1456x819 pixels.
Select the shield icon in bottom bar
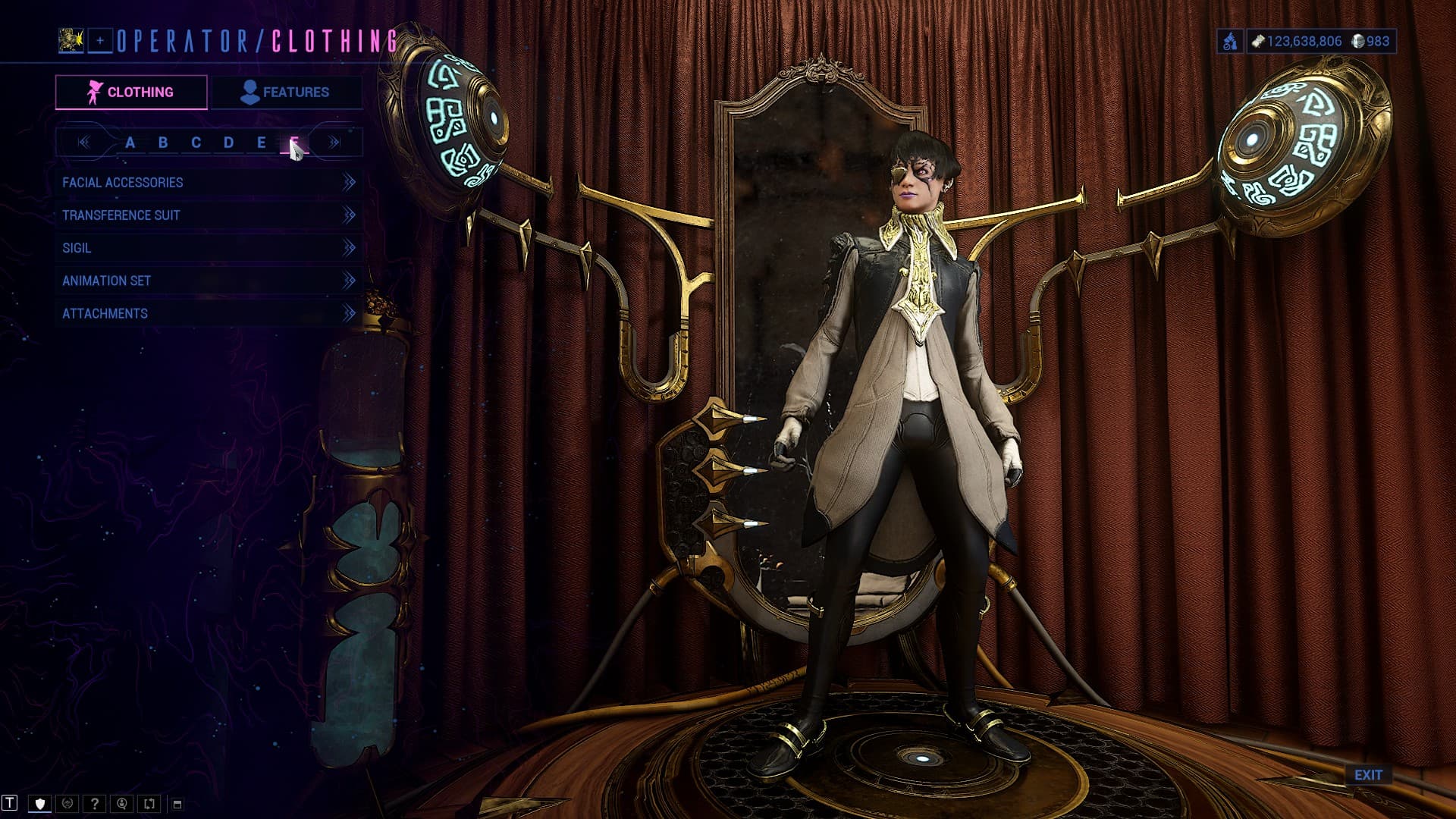[x=40, y=804]
